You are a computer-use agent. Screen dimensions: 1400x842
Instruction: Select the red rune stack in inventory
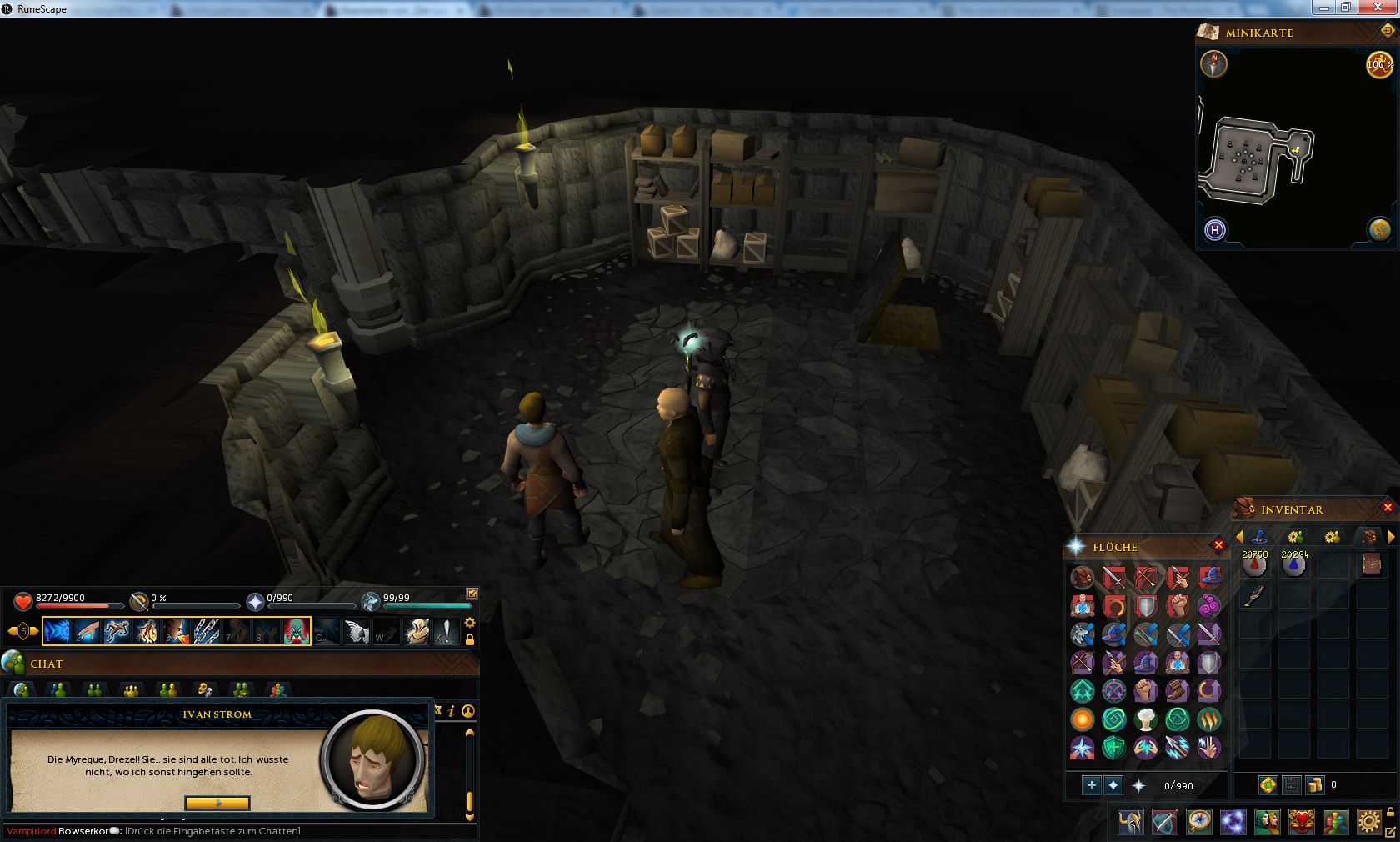[x=1254, y=566]
